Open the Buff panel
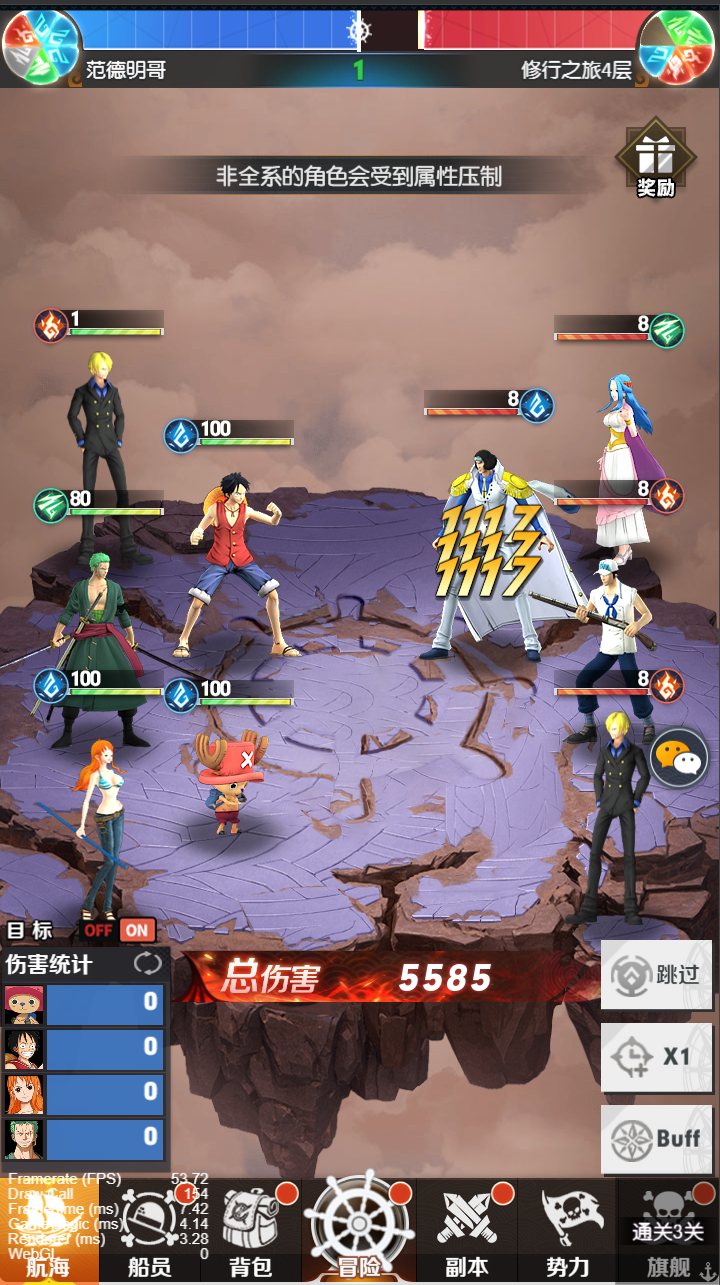This screenshot has width=720, height=1285. point(657,1138)
